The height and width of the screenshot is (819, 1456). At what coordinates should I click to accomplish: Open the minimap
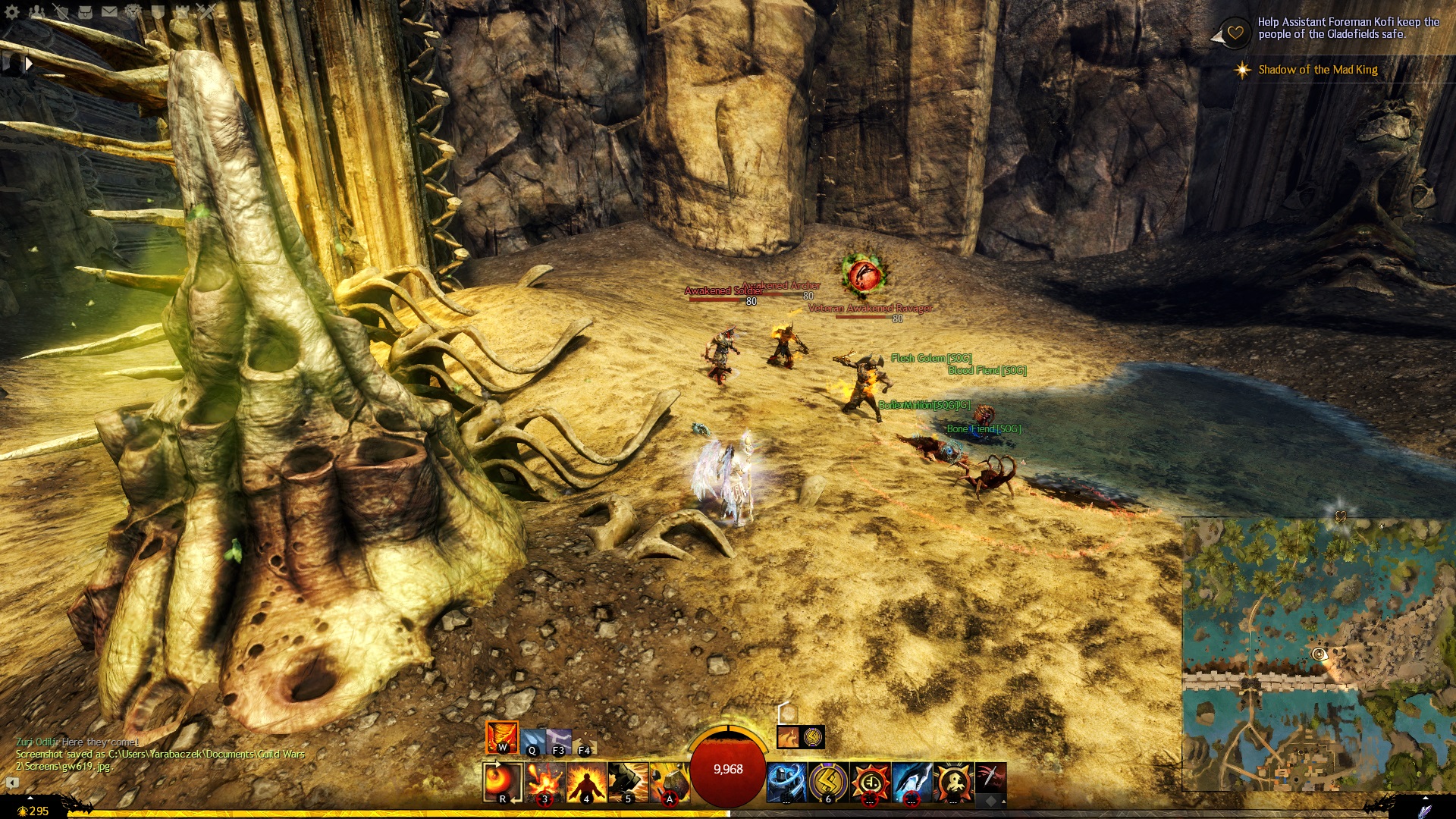click(1318, 654)
